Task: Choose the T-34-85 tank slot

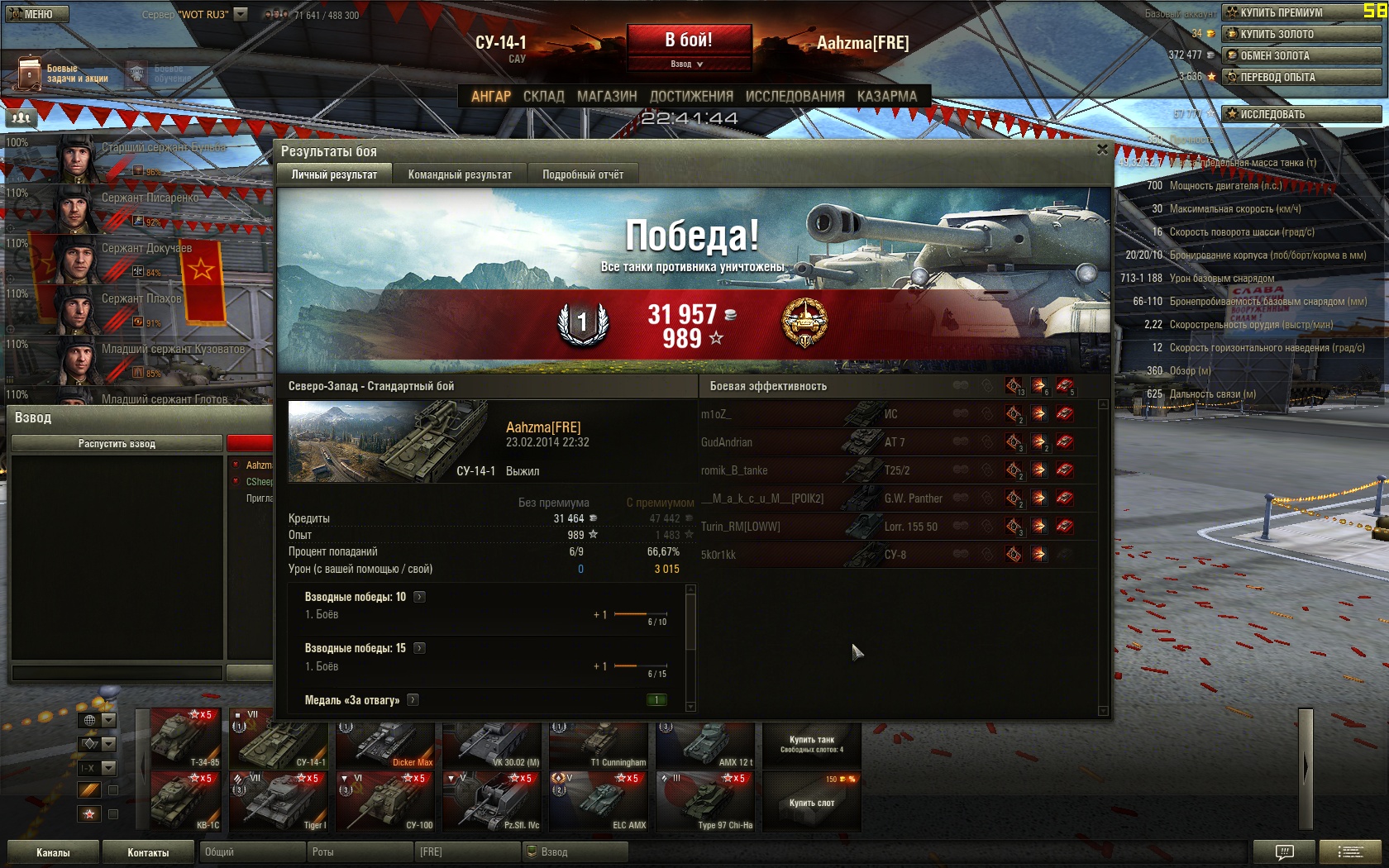Action: 185,738
